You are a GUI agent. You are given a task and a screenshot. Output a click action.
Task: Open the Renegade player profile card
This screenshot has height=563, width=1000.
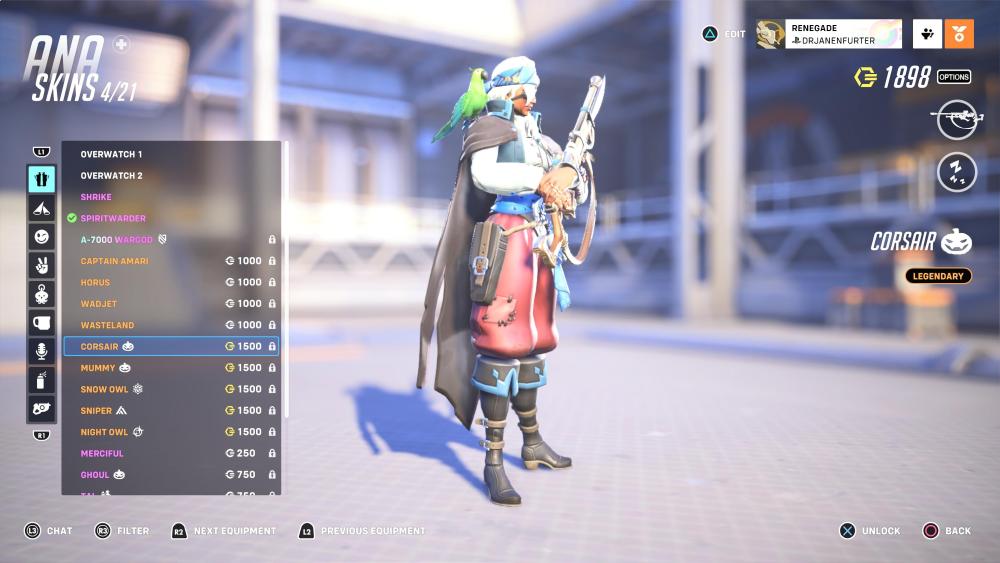(829, 34)
